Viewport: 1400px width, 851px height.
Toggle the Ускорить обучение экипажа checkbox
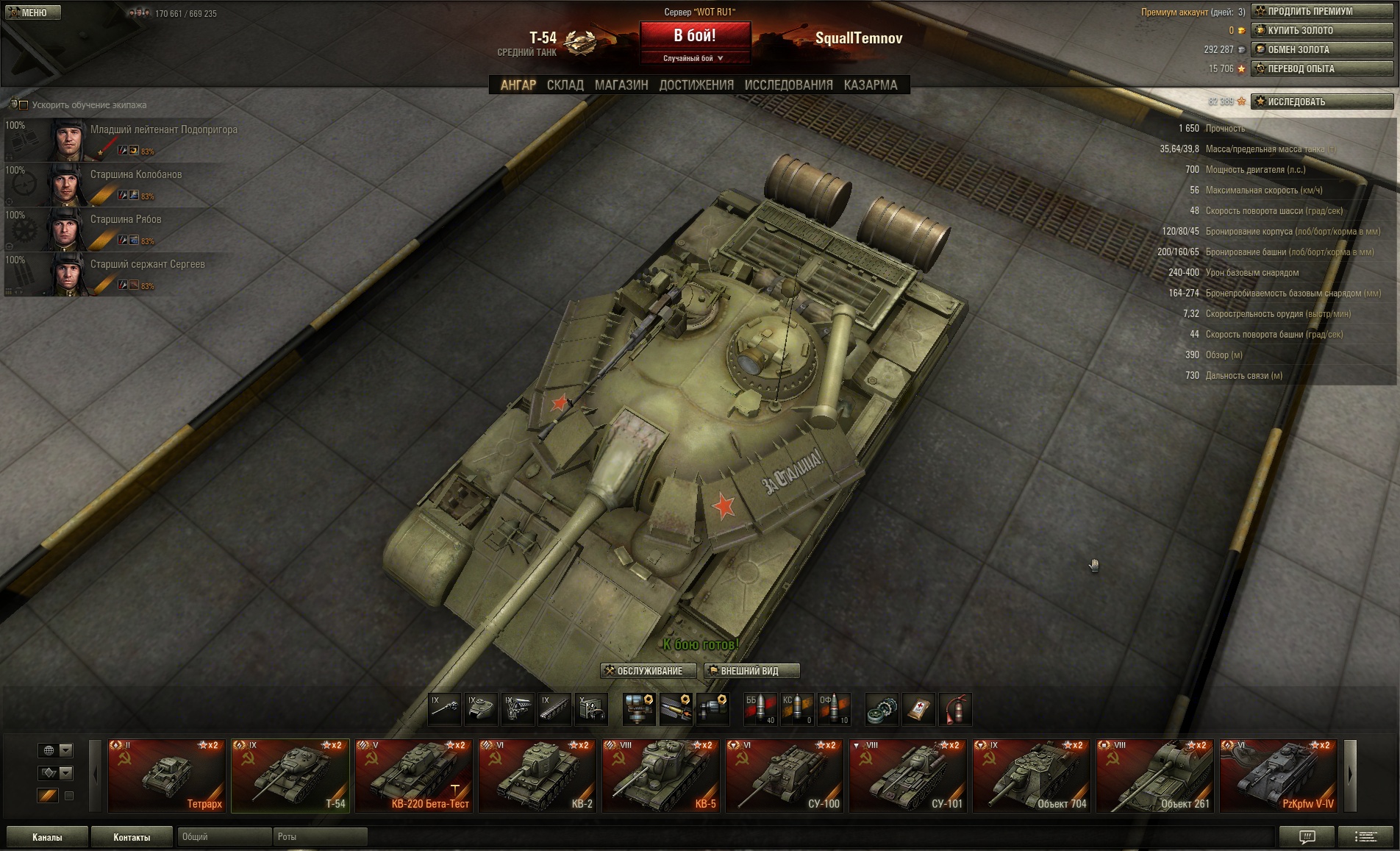tap(24, 105)
